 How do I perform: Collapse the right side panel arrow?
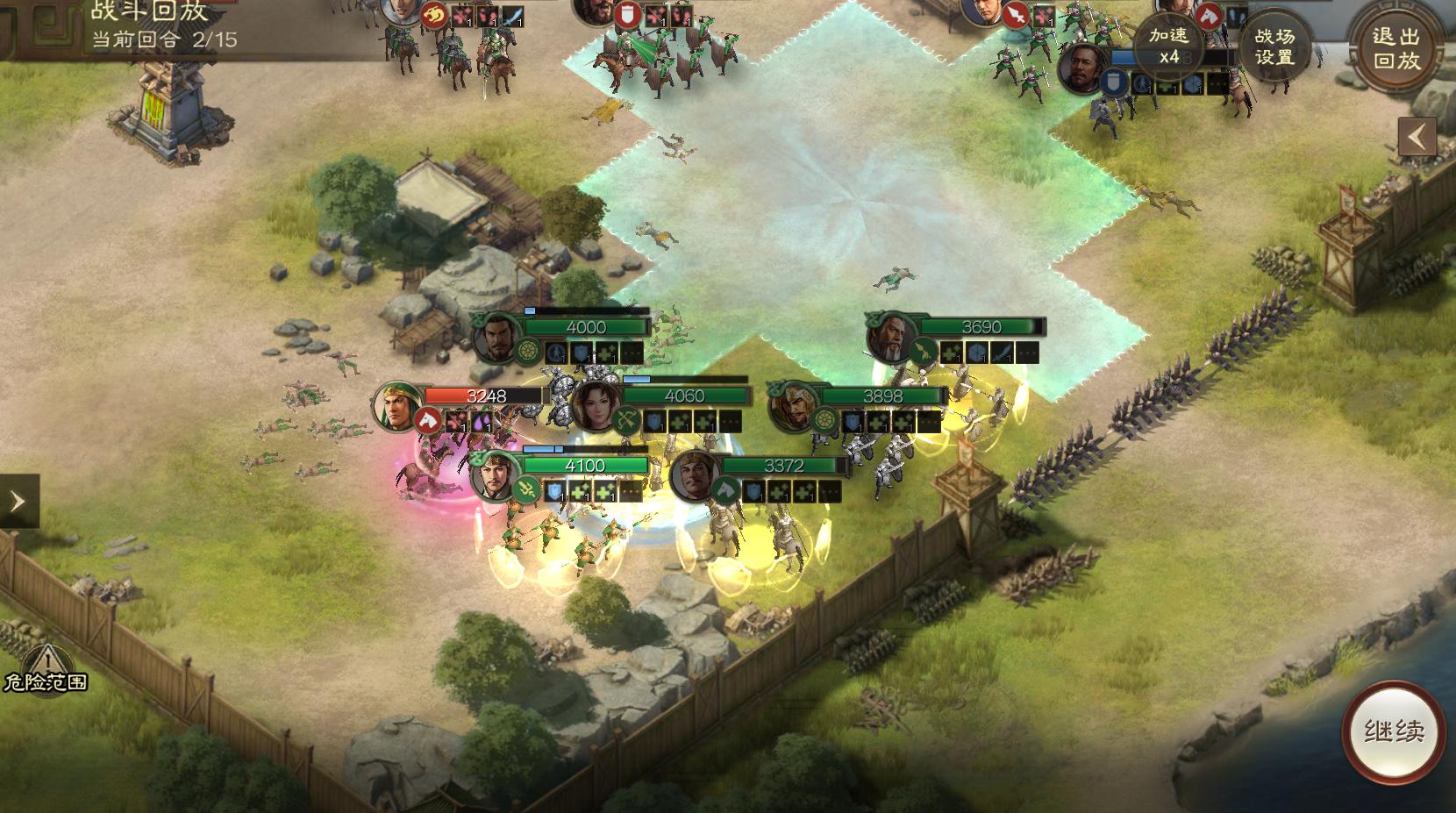[x=1417, y=137]
